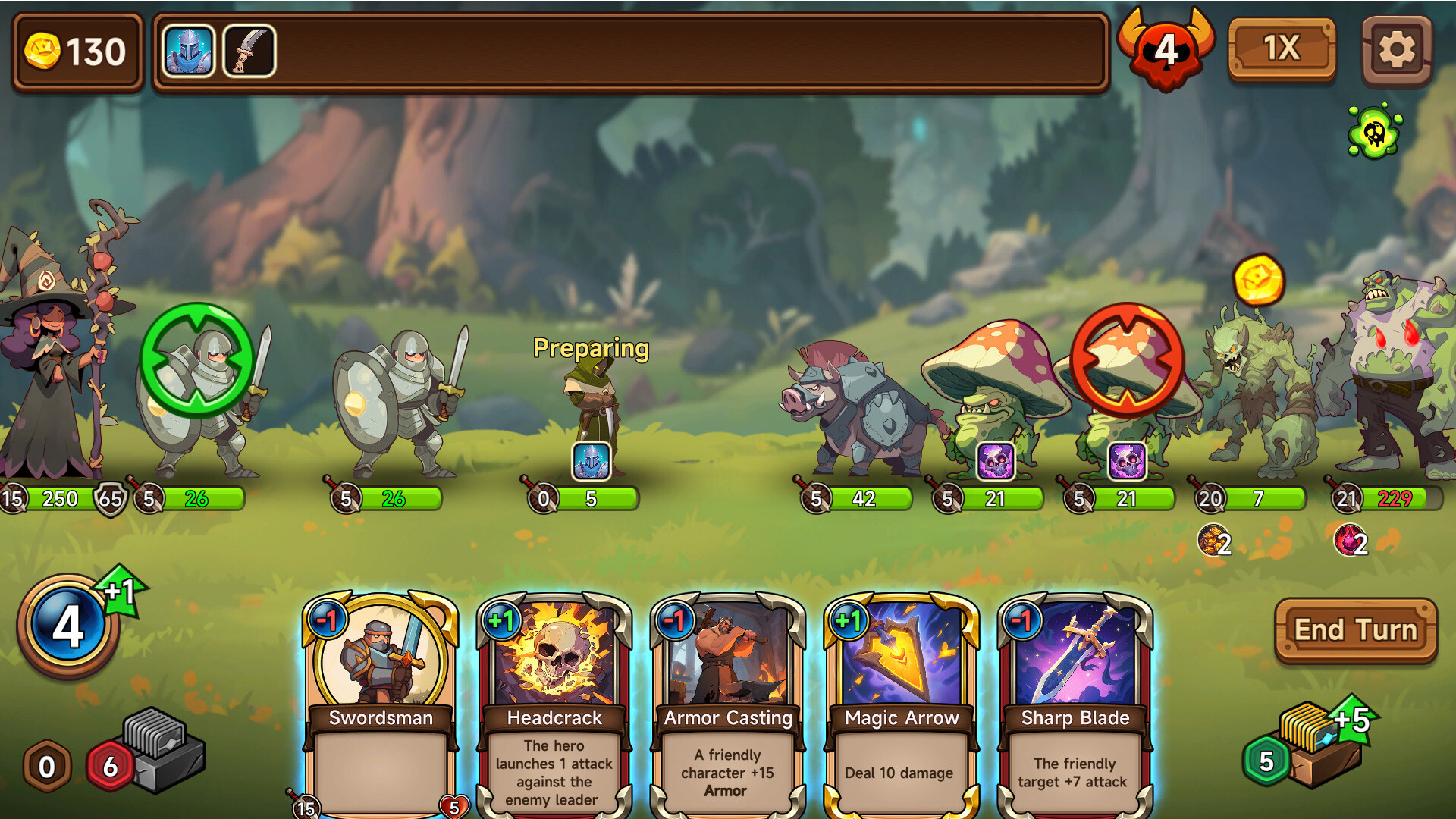Switch battle speed from 1X
The image size is (1456, 819).
click(1282, 49)
